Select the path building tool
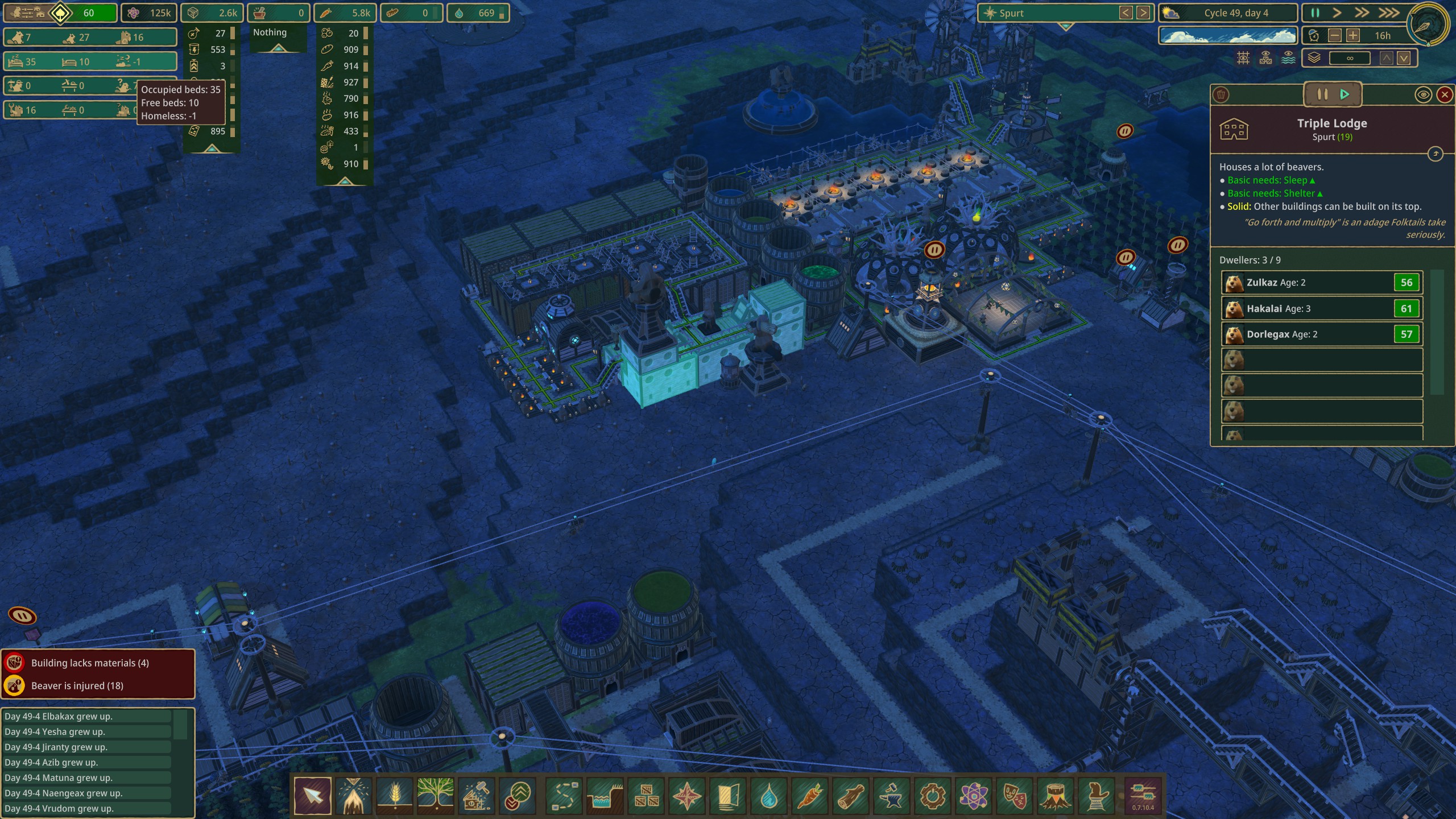 (564, 797)
